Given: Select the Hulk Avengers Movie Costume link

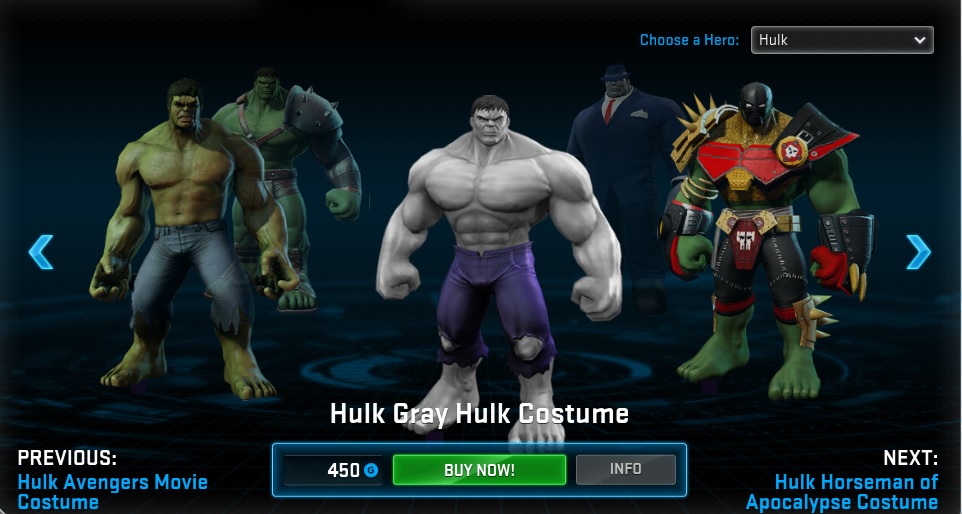Looking at the screenshot, I should tap(112, 491).
